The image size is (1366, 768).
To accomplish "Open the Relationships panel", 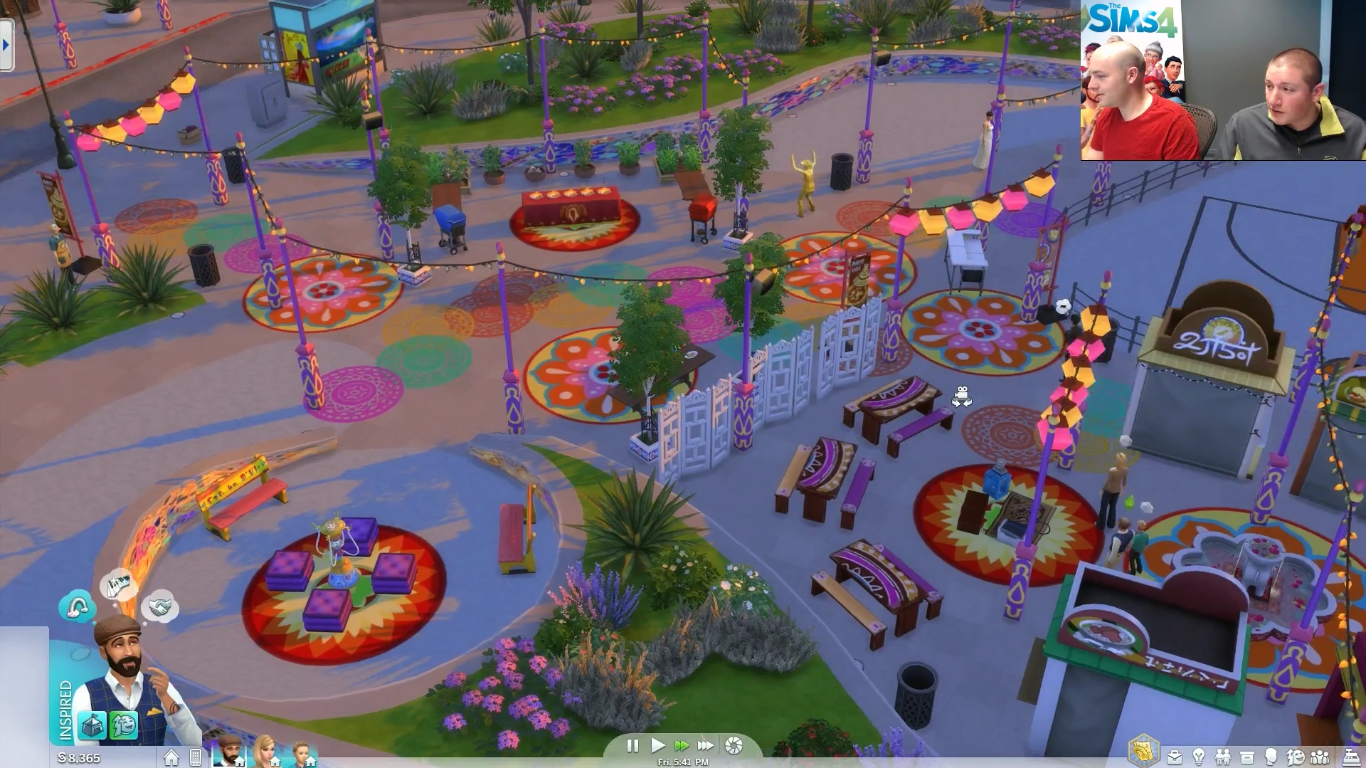I will [x=1222, y=757].
